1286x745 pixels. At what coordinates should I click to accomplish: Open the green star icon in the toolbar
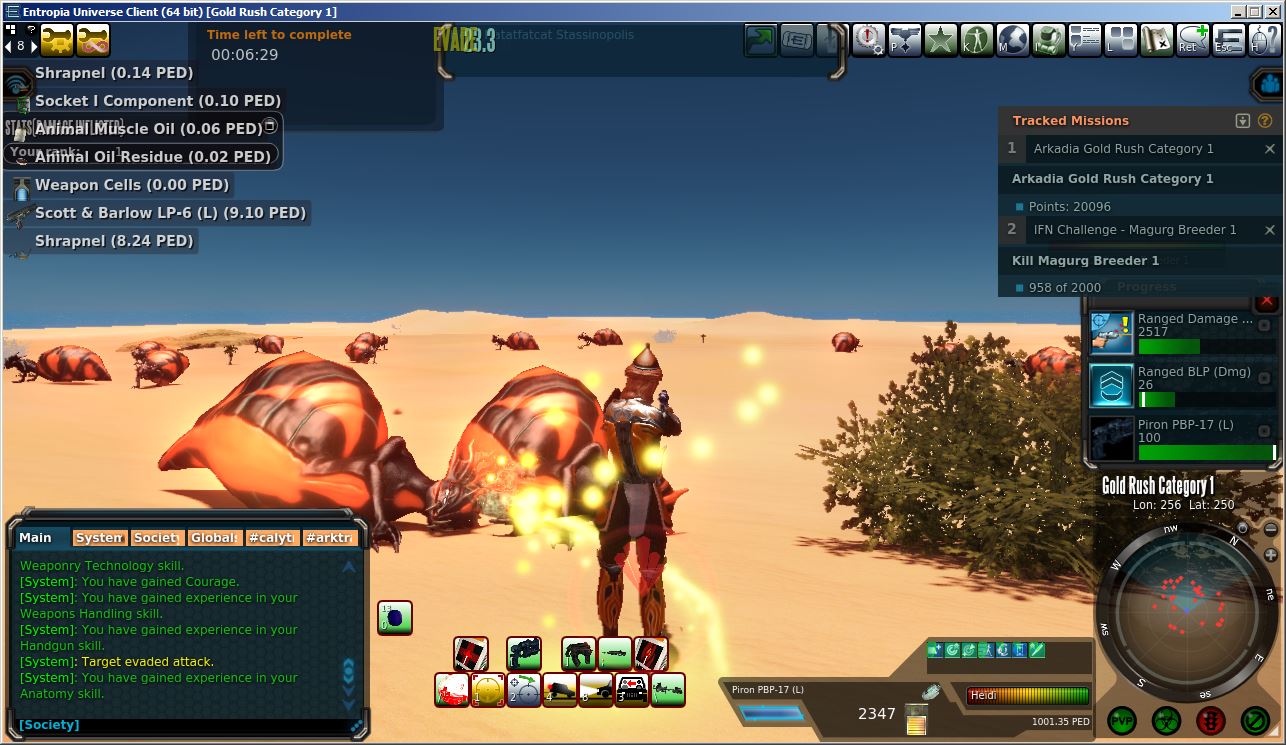point(940,40)
